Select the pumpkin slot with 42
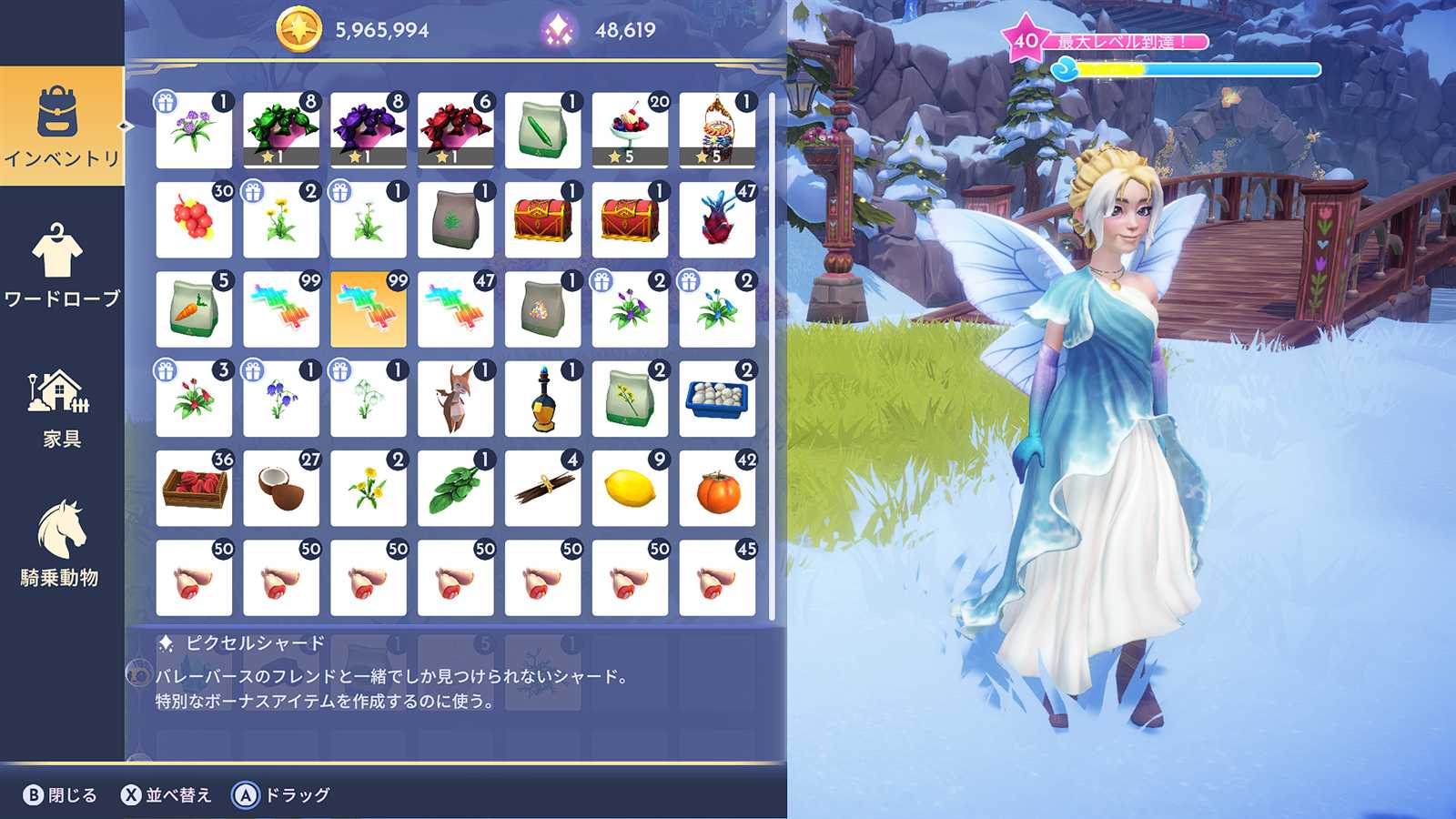 tap(717, 489)
